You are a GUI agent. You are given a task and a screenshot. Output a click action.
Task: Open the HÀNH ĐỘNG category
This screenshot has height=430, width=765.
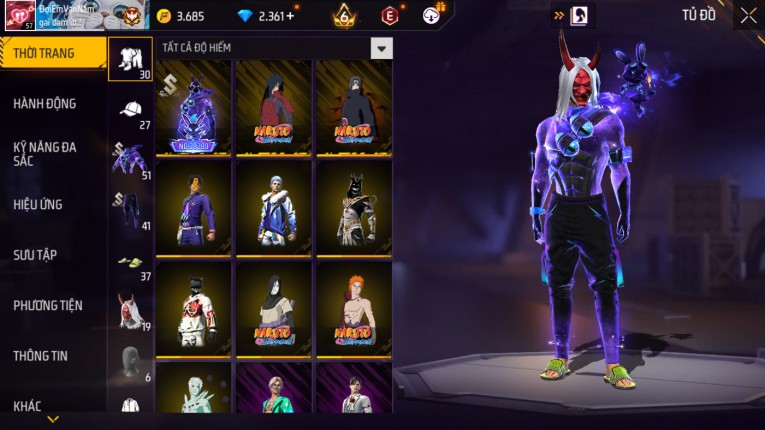(45, 103)
